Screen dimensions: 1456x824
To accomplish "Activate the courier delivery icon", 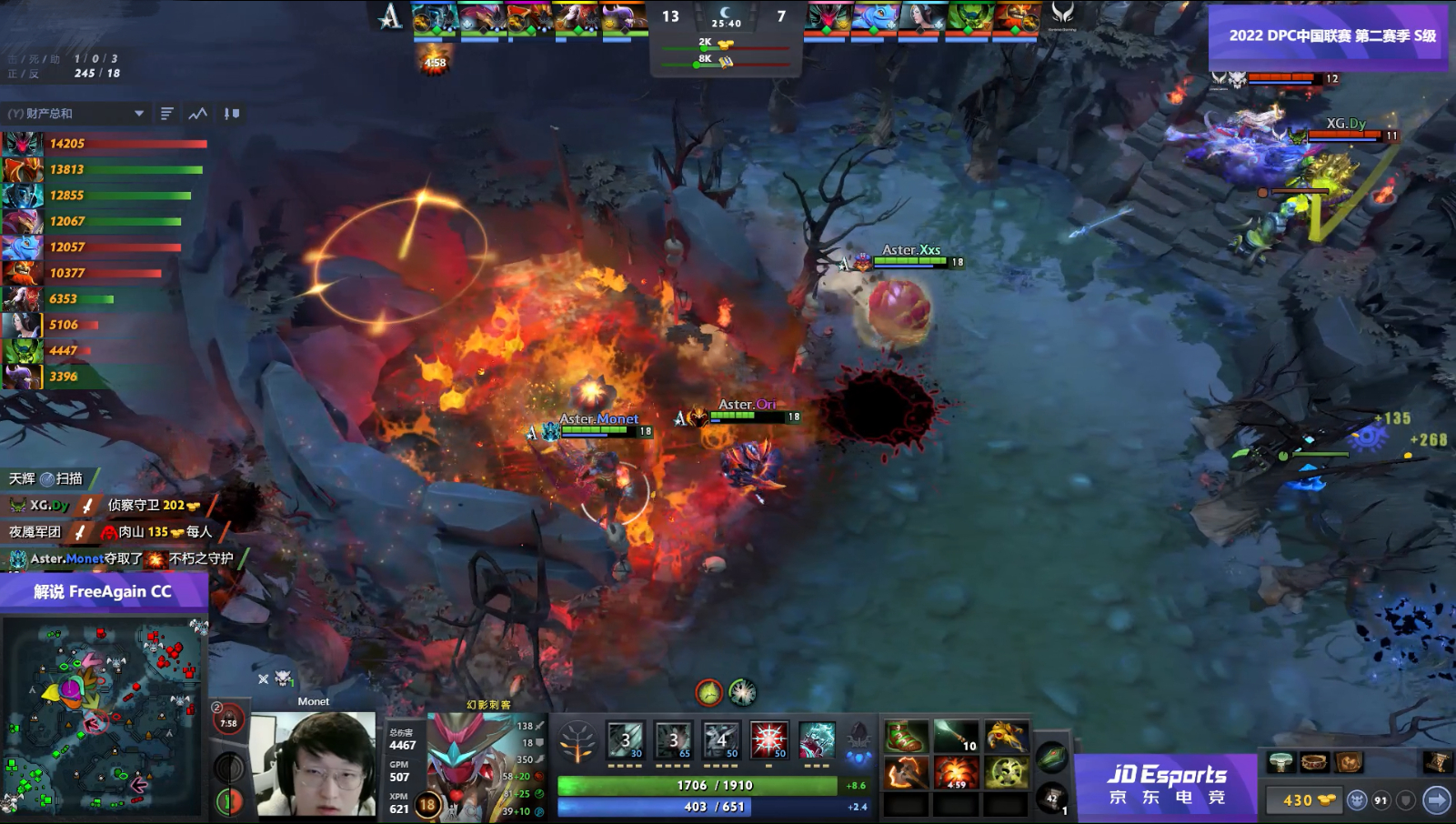I will click(1357, 799).
